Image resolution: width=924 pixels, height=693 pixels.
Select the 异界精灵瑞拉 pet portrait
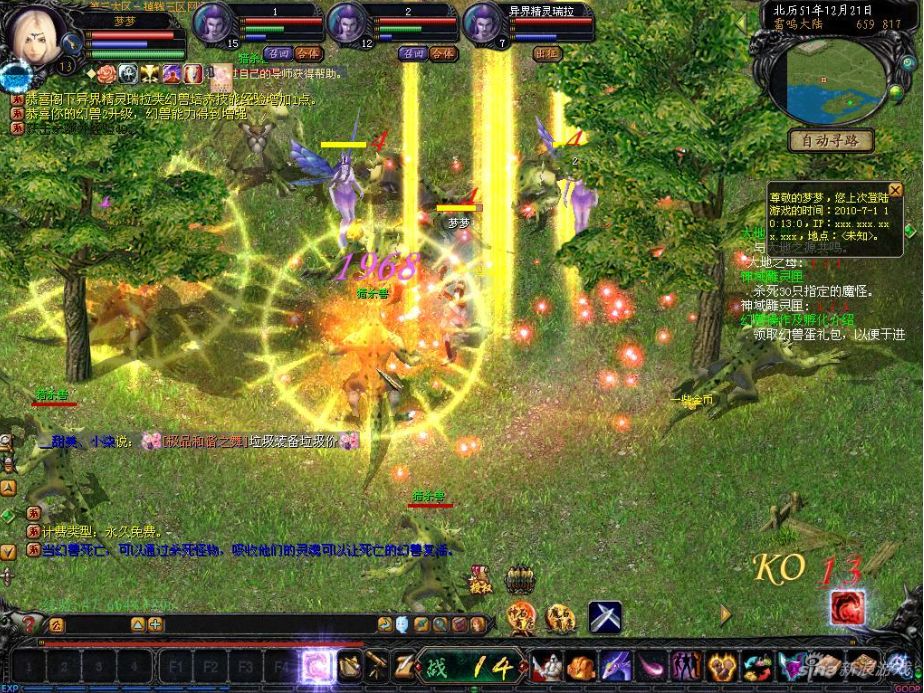pyautogui.click(x=483, y=24)
